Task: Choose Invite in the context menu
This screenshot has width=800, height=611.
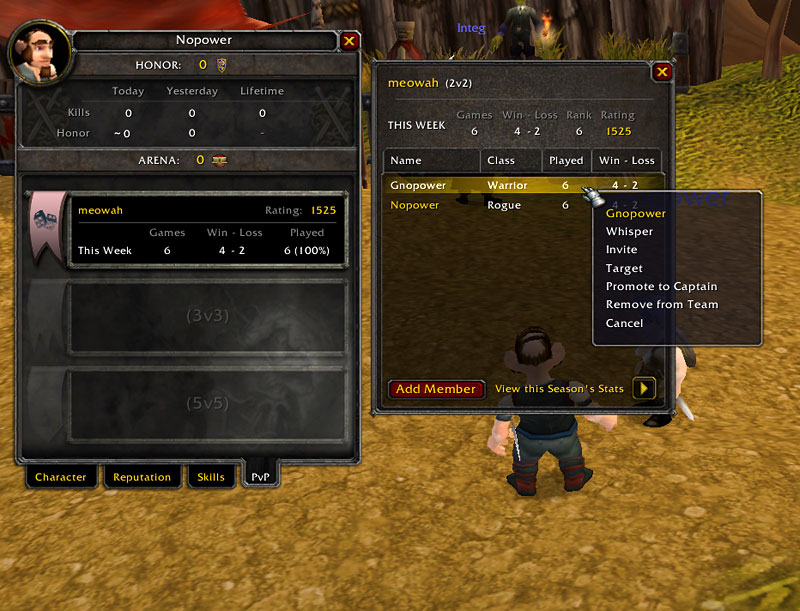Action: 621,250
